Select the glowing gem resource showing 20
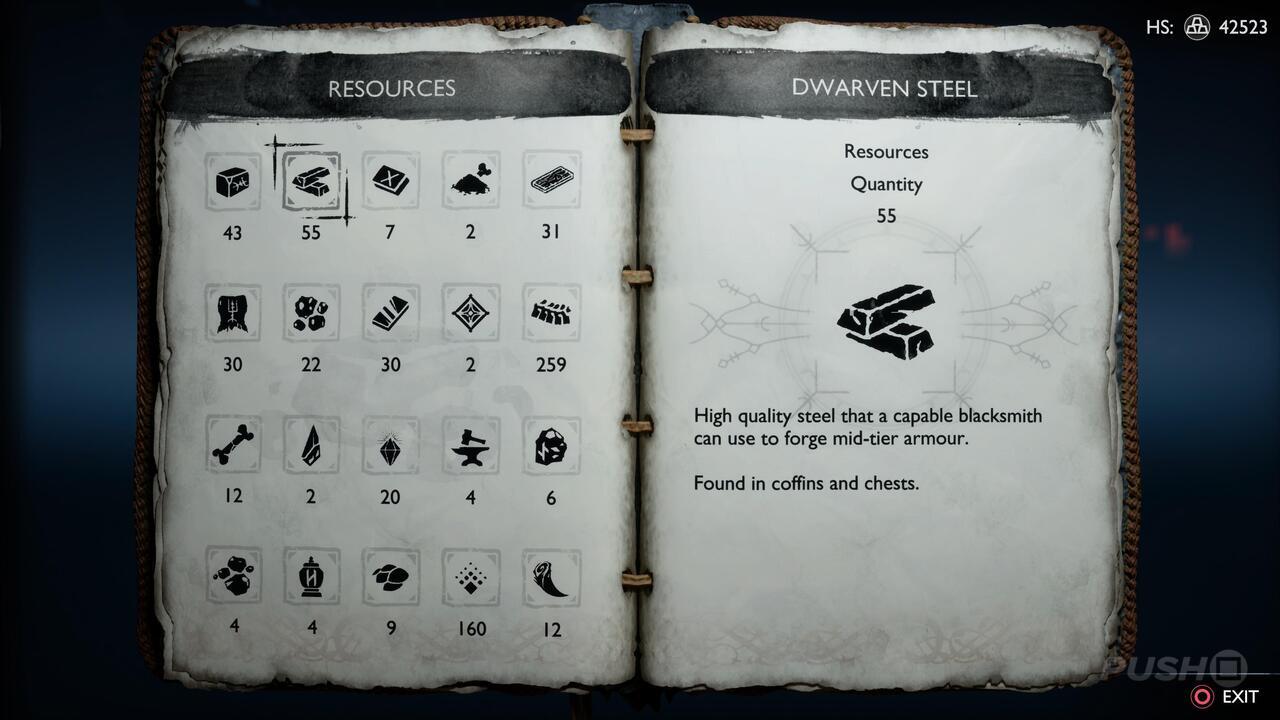 (390, 449)
